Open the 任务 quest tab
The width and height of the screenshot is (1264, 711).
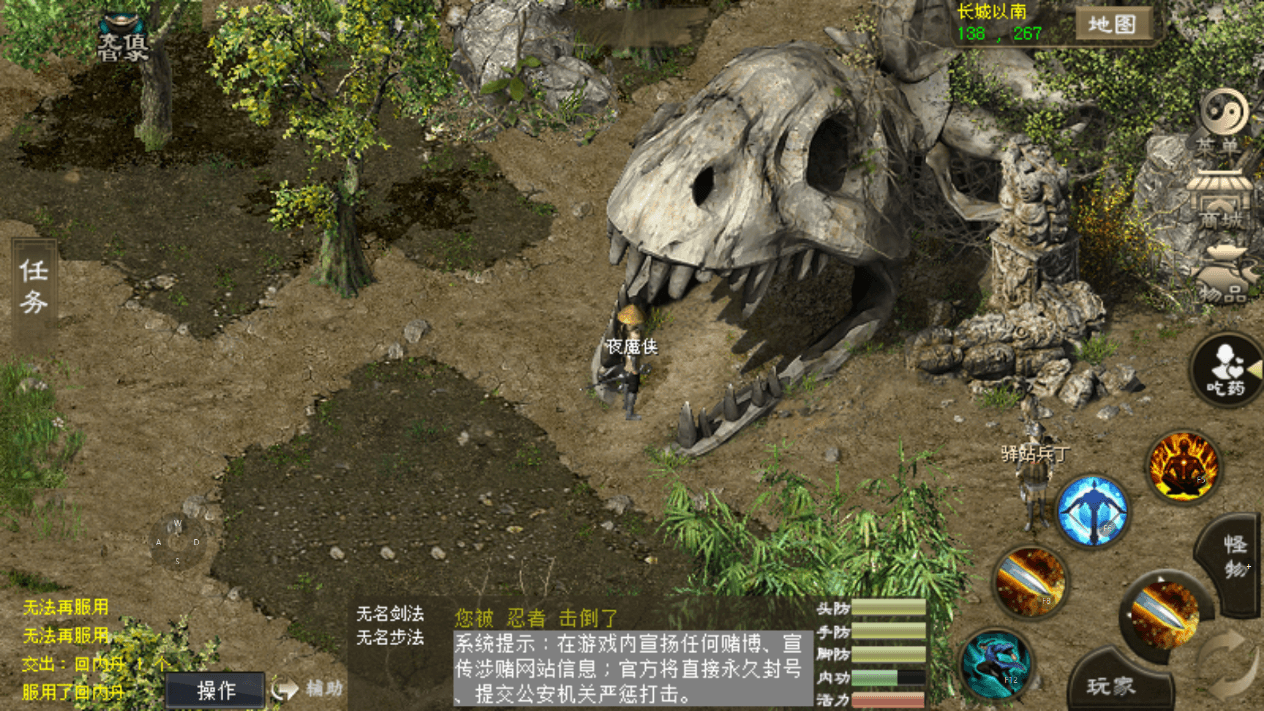[34, 287]
